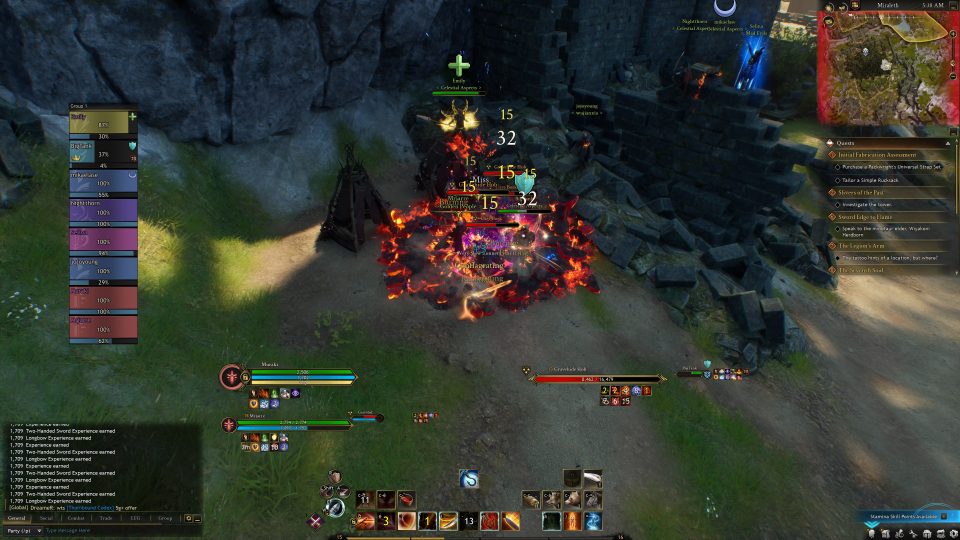
Task: Activate the blue swirl ability icon
Action: pyautogui.click(x=469, y=479)
